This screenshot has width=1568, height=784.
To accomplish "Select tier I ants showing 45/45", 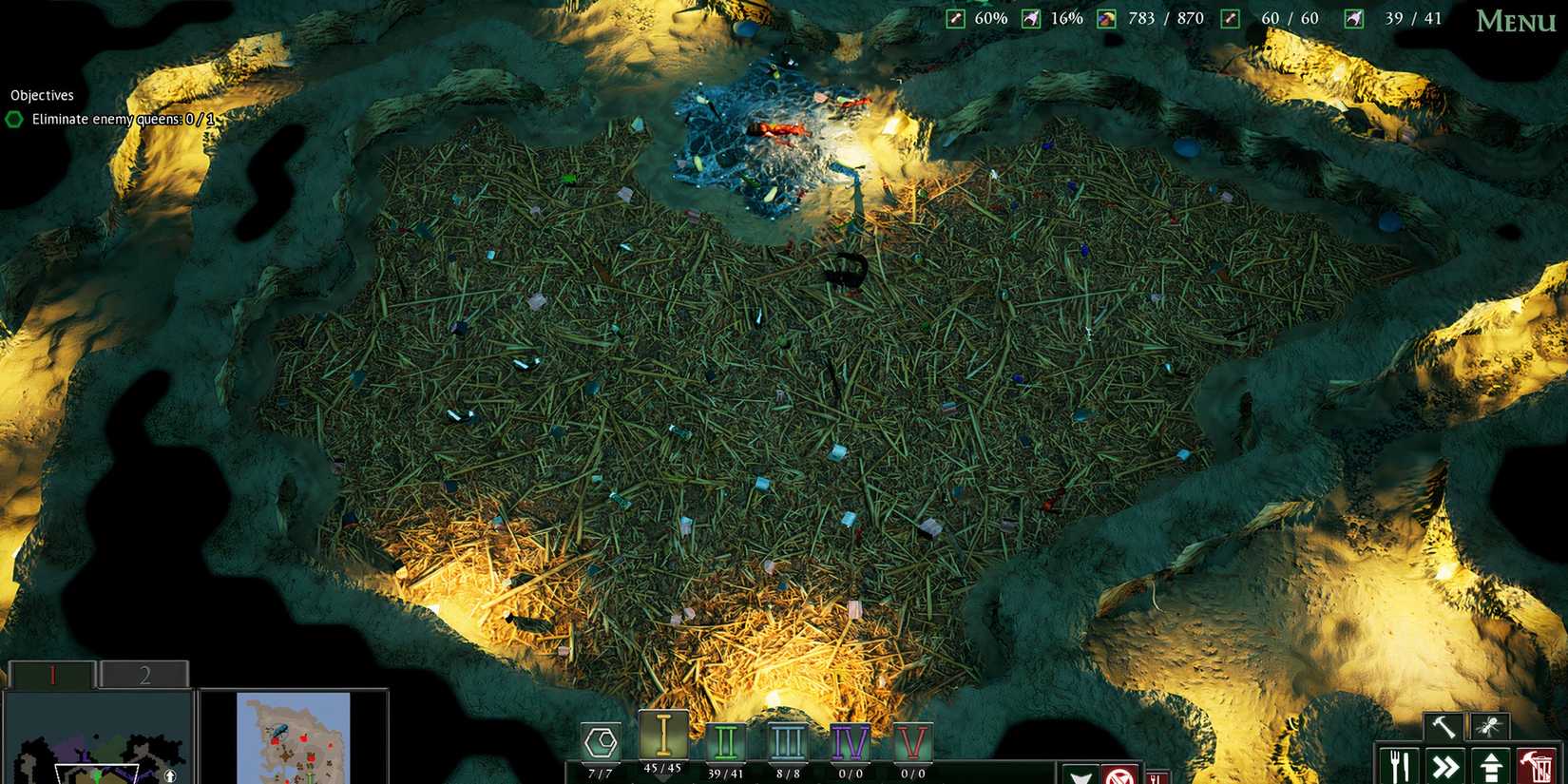I will [x=663, y=739].
